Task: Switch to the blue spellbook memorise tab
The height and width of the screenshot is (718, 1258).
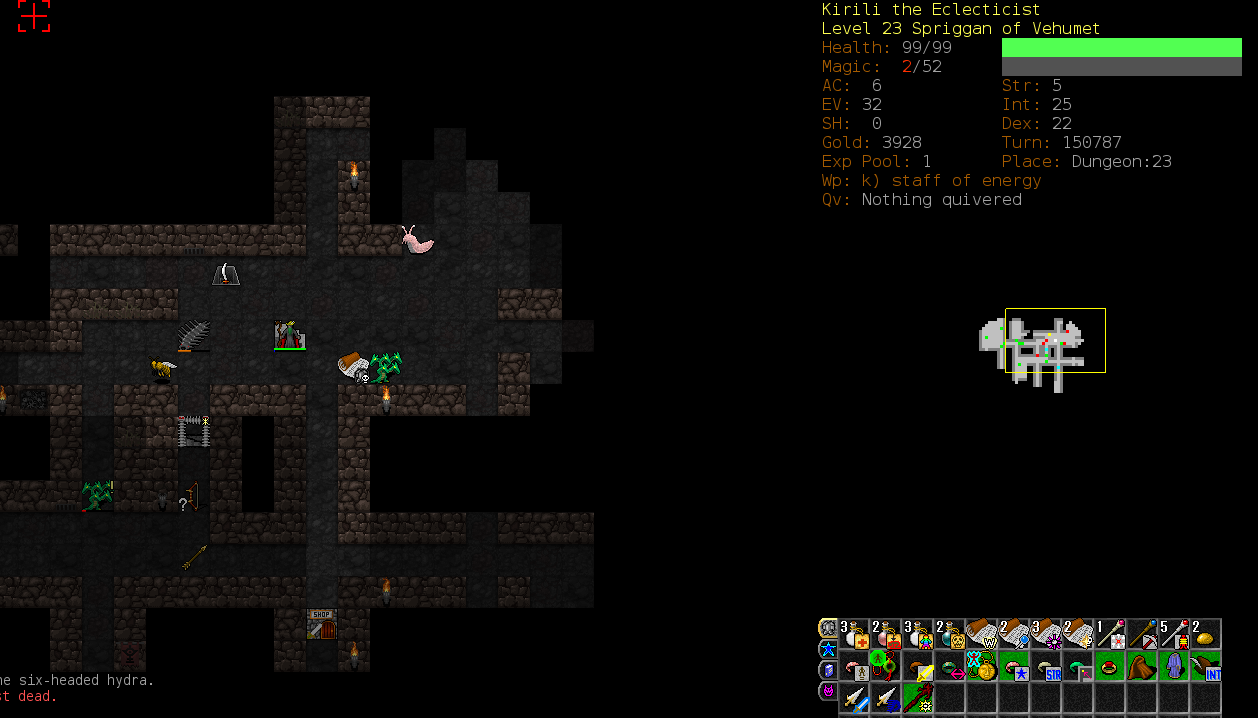Action: (828, 670)
